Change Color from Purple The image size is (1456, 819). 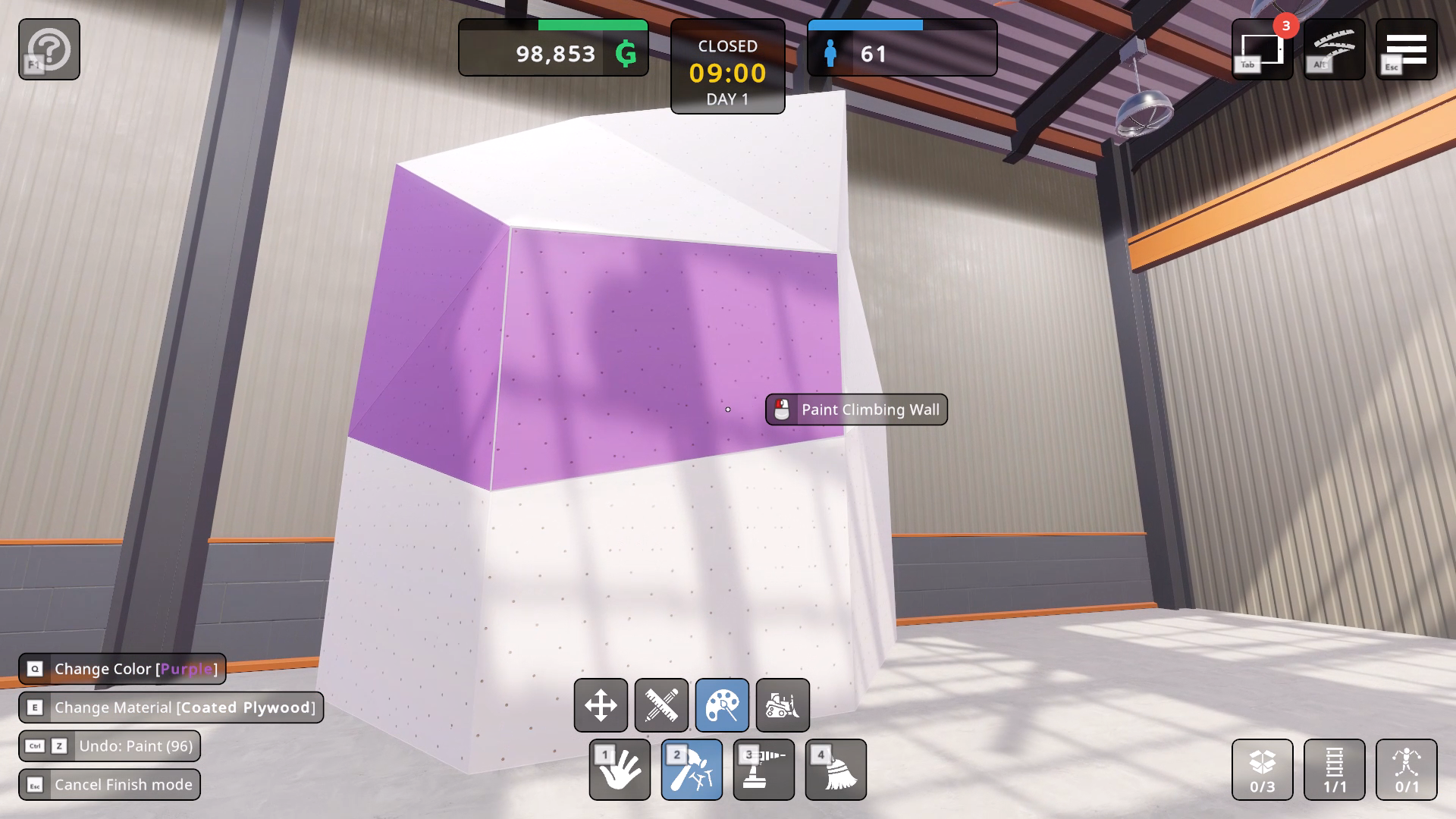coord(121,669)
